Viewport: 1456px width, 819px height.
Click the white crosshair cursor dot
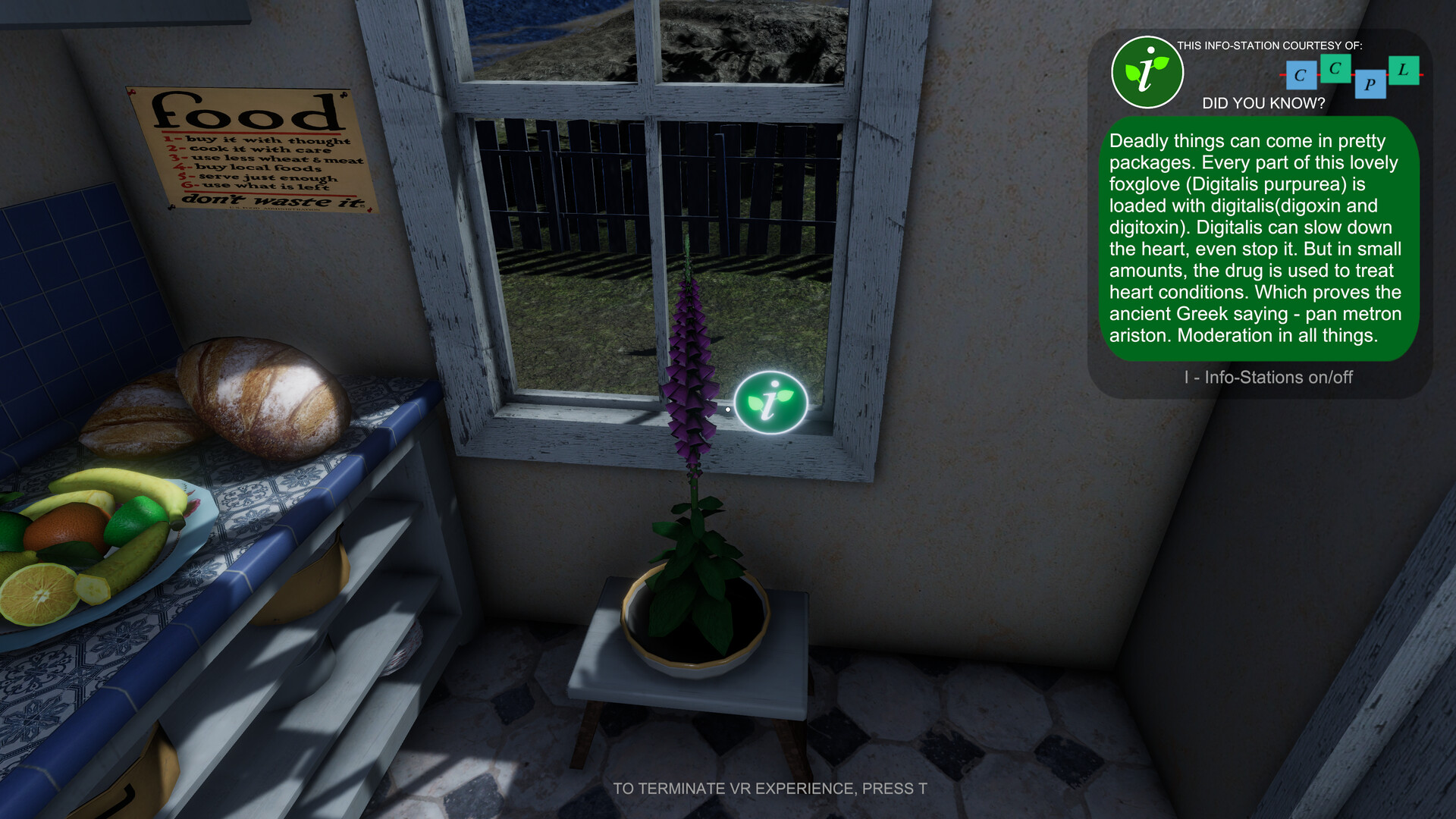pos(727,408)
